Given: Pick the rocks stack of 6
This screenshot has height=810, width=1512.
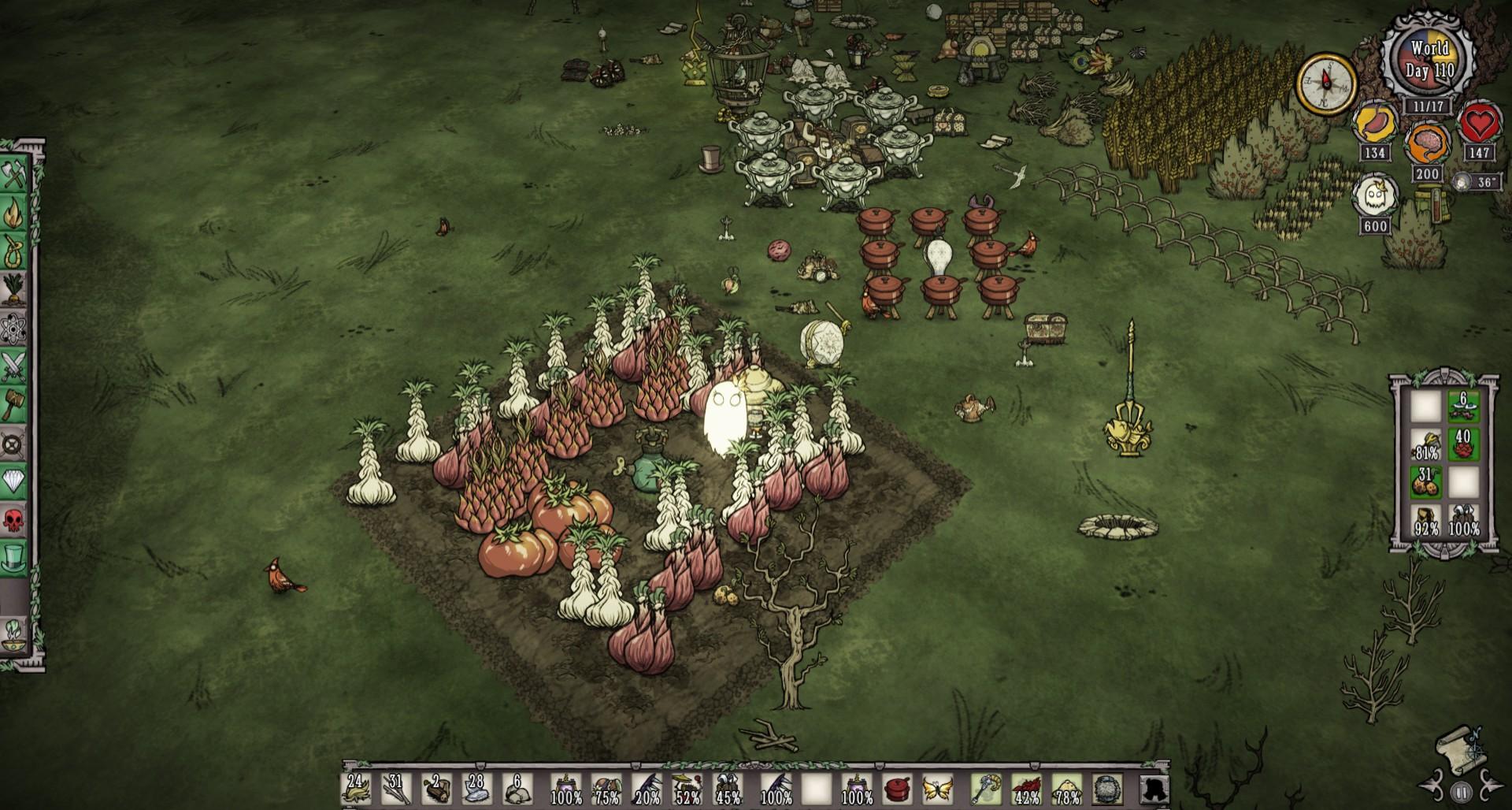Looking at the screenshot, I should (517, 789).
